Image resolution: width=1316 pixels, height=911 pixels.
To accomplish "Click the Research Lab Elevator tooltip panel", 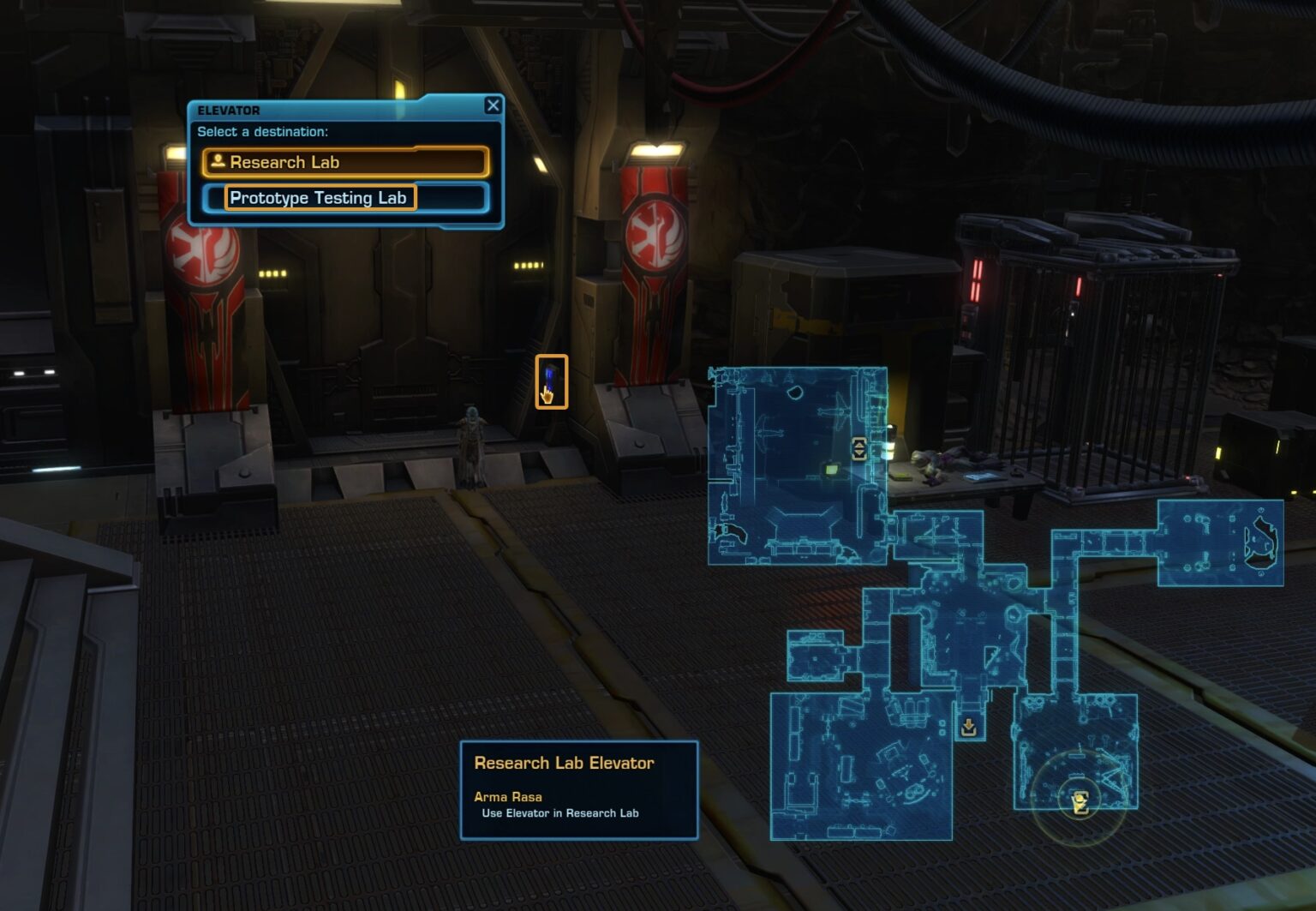I will pos(579,788).
